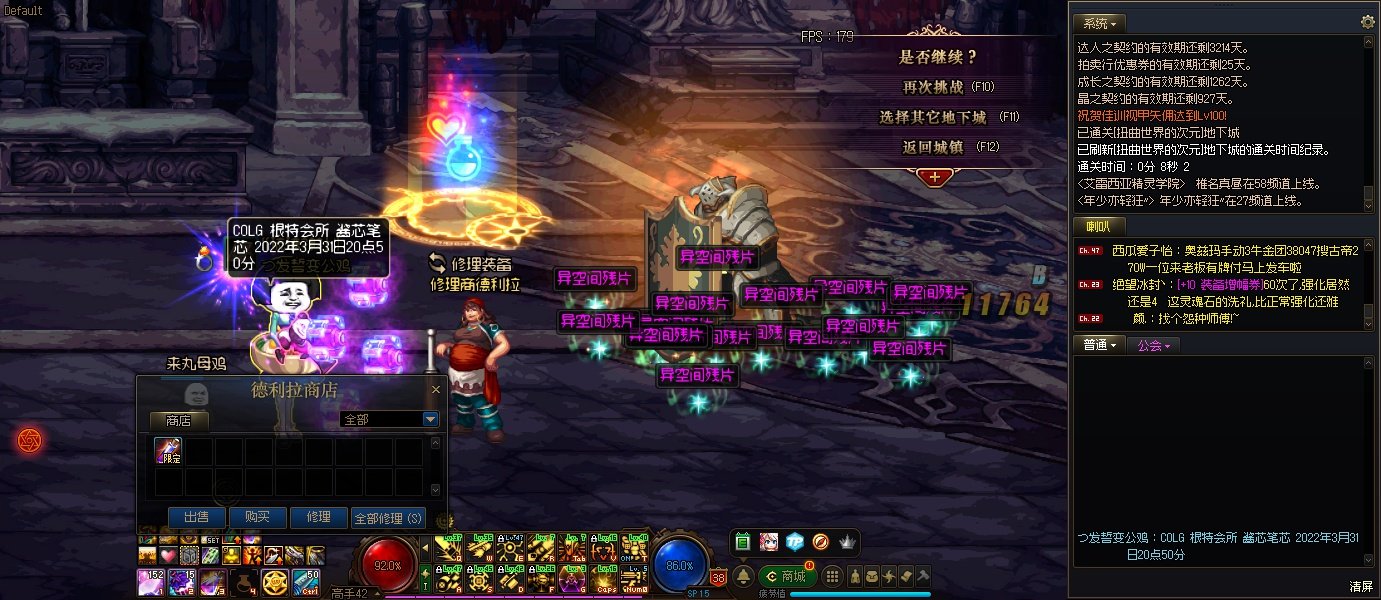Click the 购买 buy button
This screenshot has width=1381, height=600.
[x=257, y=517]
